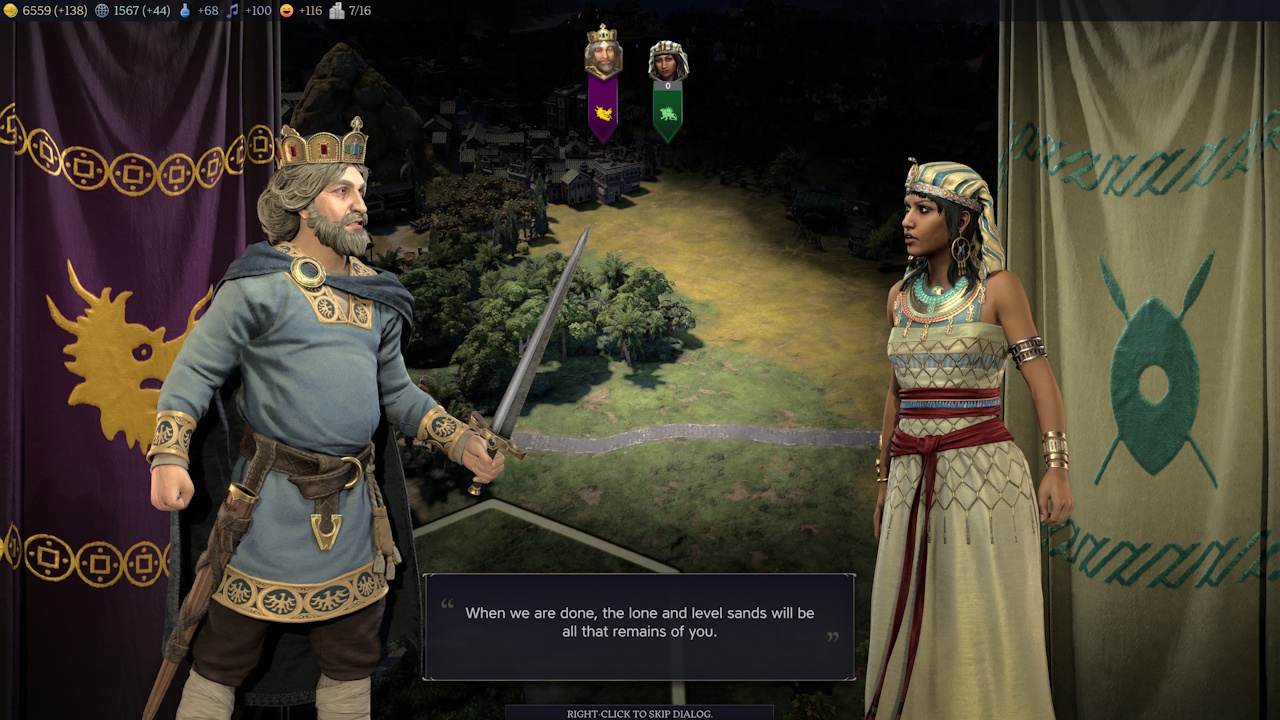Click the 0 opinion counter above the green pennant

pos(667,86)
